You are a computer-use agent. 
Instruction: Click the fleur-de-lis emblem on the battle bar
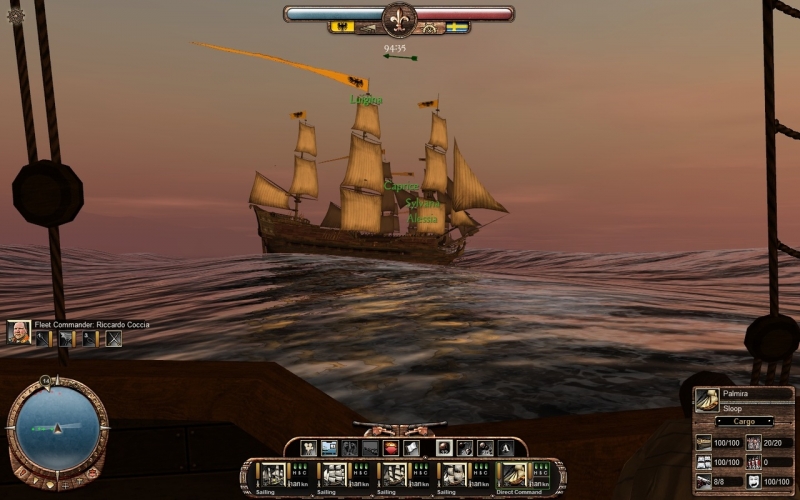pyautogui.click(x=399, y=18)
